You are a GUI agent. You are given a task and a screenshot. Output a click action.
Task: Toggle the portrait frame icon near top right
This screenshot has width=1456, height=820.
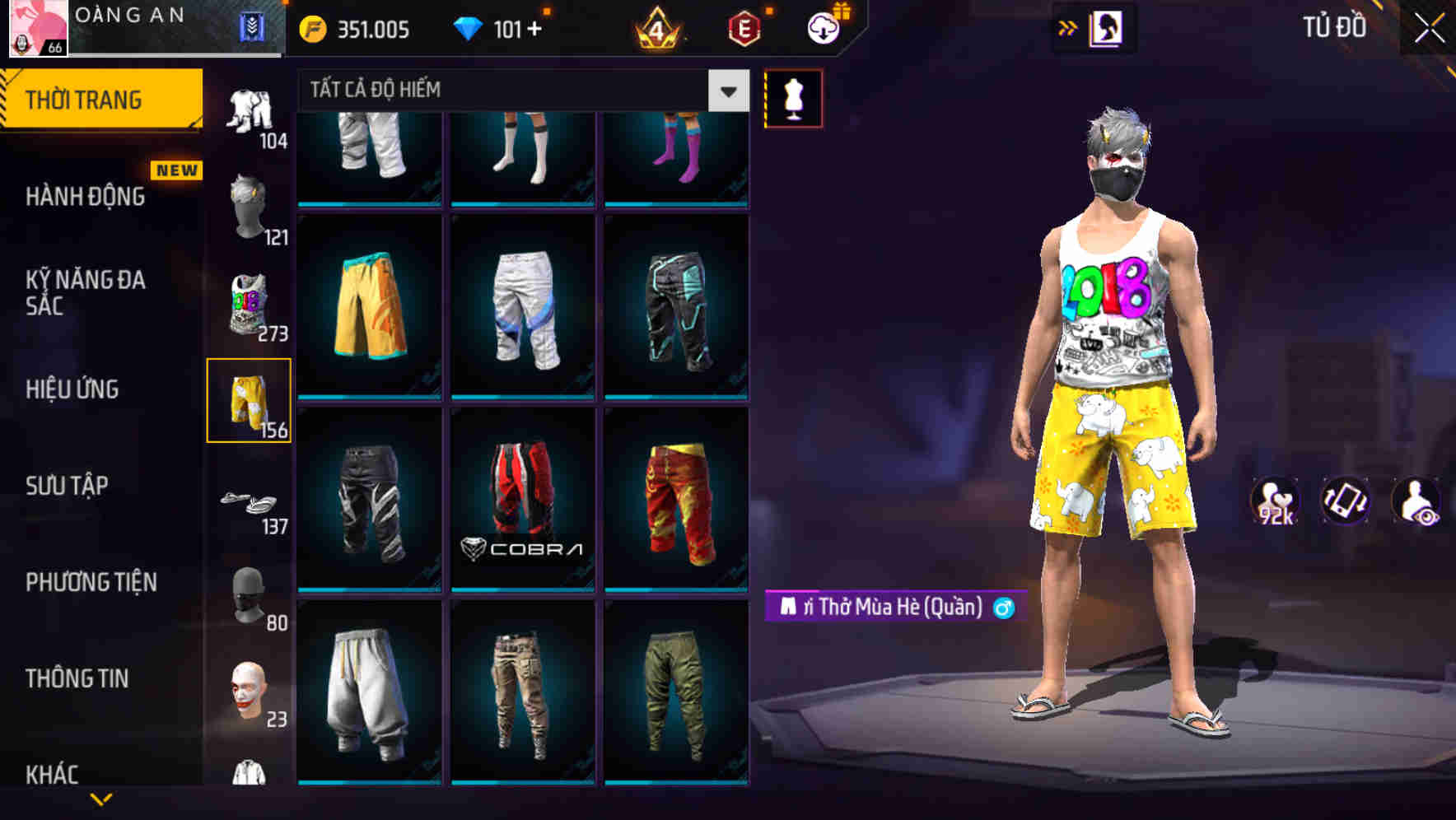pos(1107,26)
